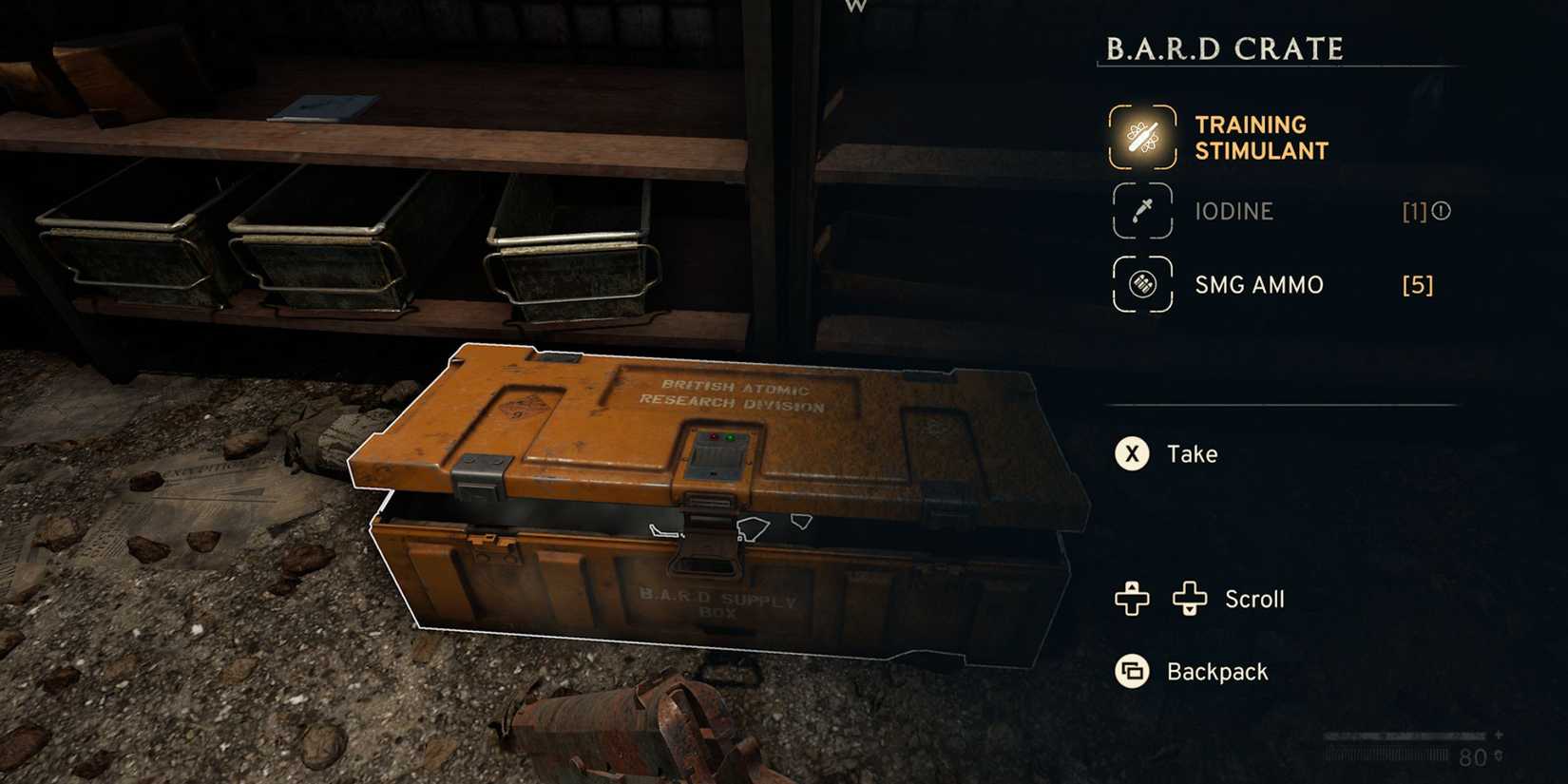1568x784 pixels.
Task: Click the [5] quantity marker for SMG Ammo
Action: click(x=1417, y=284)
